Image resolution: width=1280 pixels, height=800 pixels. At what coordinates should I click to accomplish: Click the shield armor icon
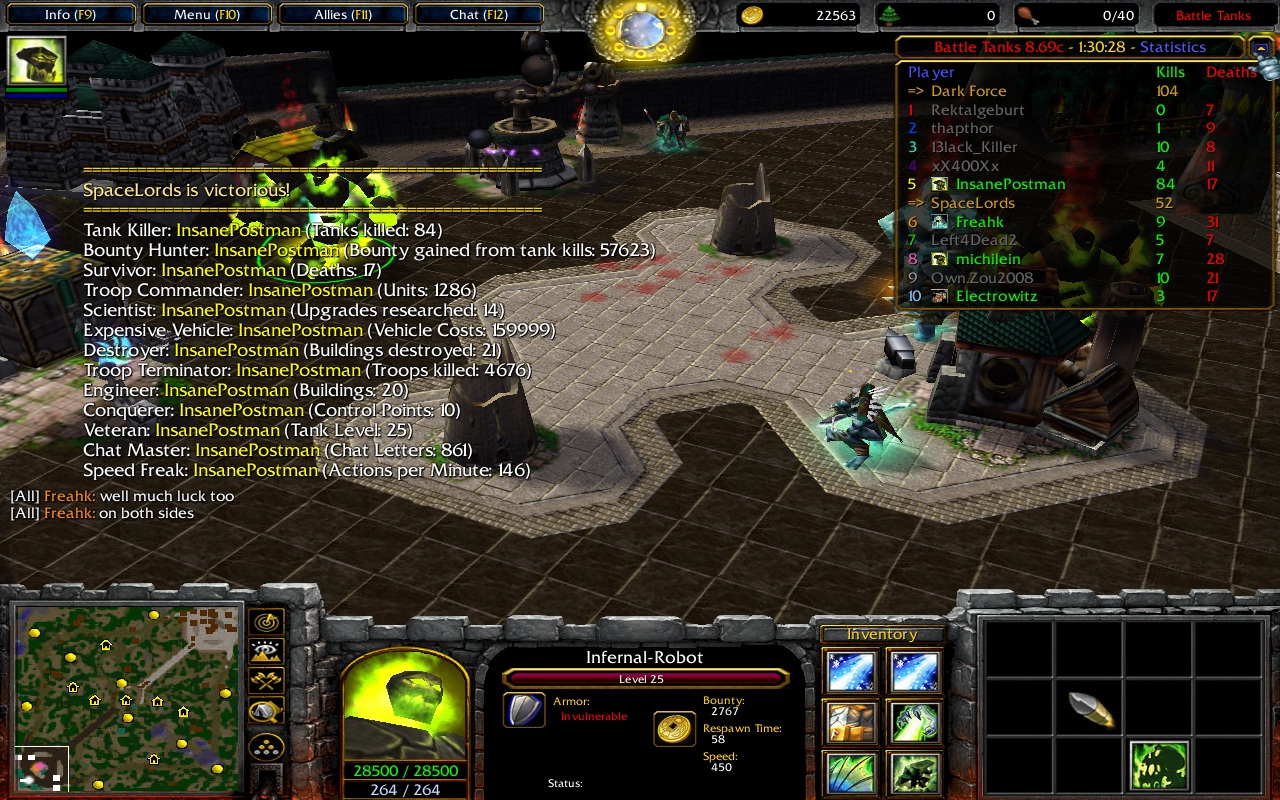point(524,711)
